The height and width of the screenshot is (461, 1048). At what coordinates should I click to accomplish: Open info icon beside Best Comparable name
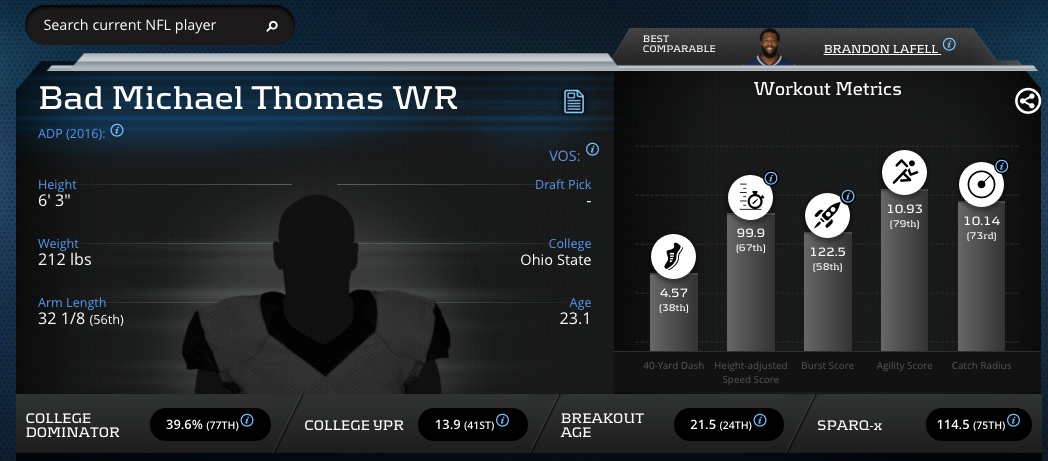coord(949,45)
